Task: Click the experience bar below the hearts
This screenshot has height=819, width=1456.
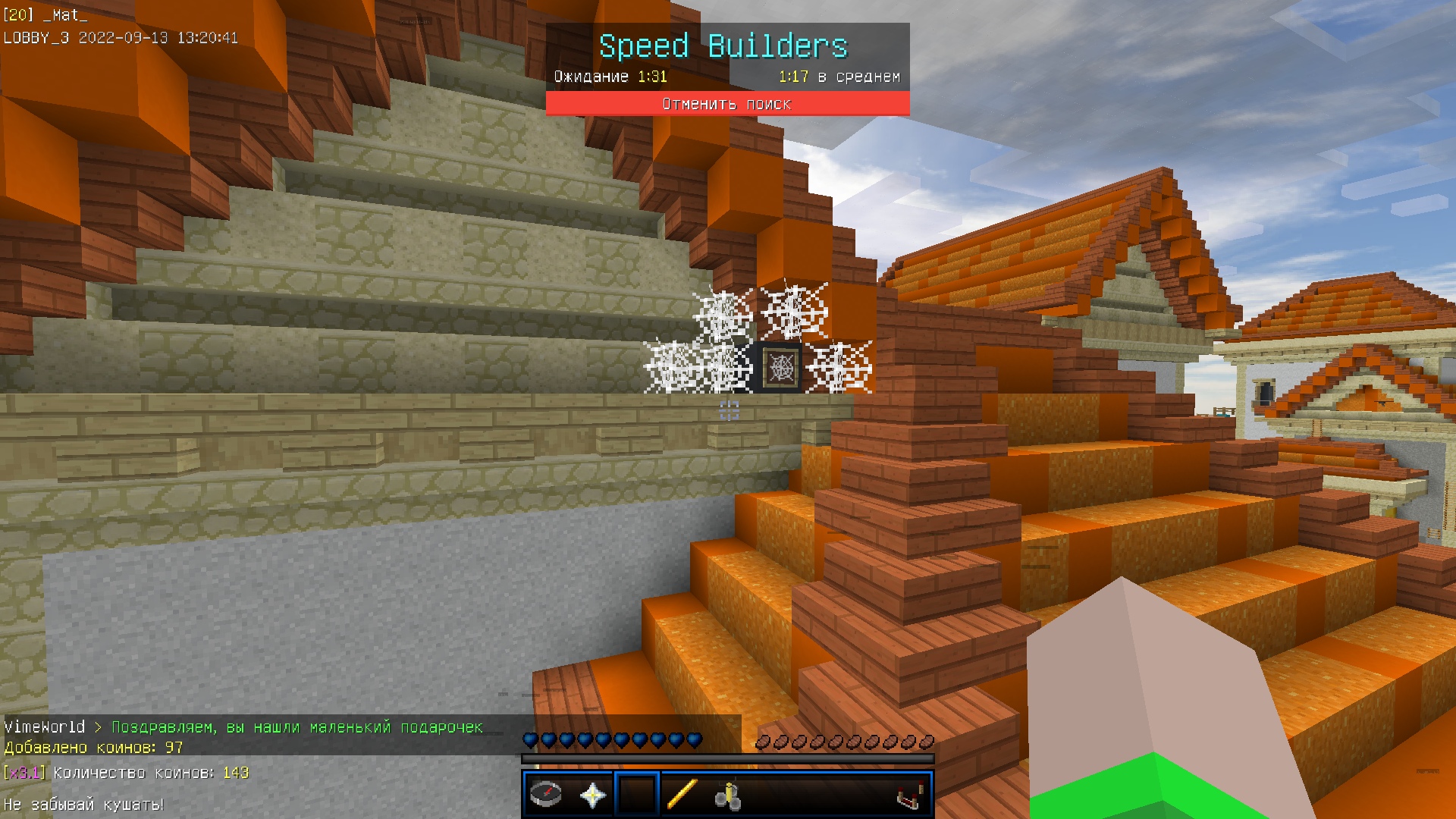Action: tap(728, 758)
